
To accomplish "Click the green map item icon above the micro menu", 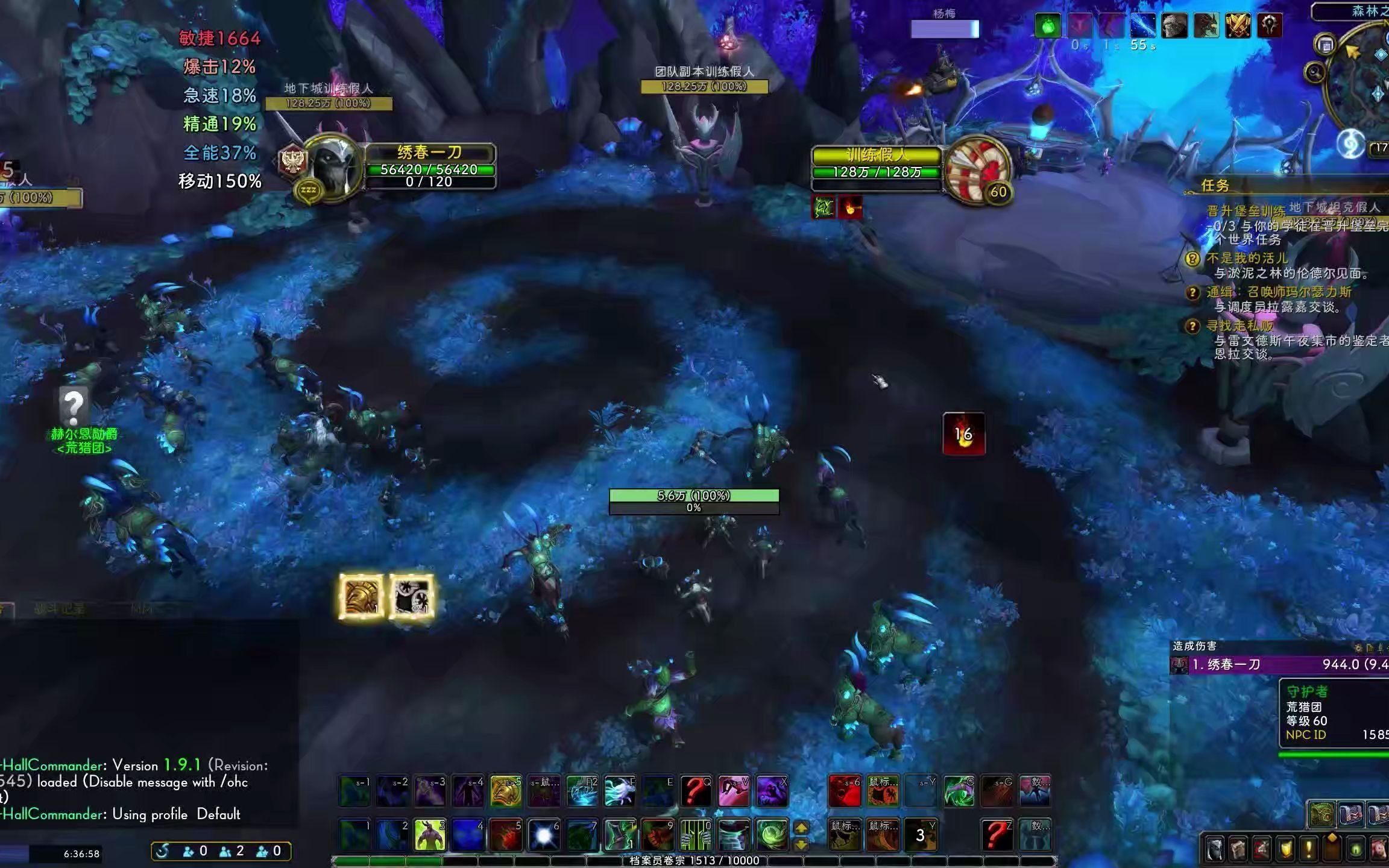I will click(x=1322, y=814).
